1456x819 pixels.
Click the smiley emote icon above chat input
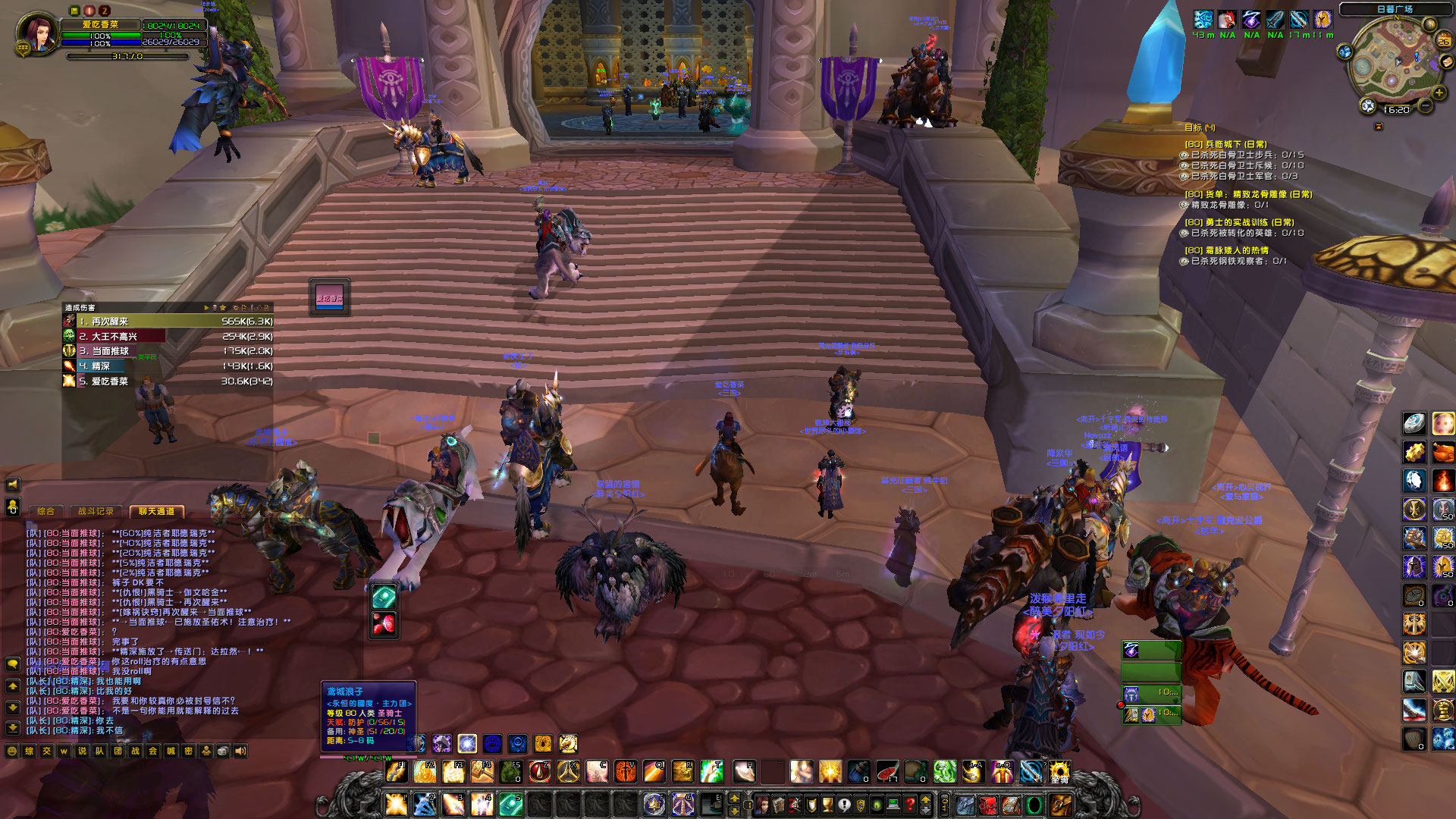pyautogui.click(x=13, y=750)
